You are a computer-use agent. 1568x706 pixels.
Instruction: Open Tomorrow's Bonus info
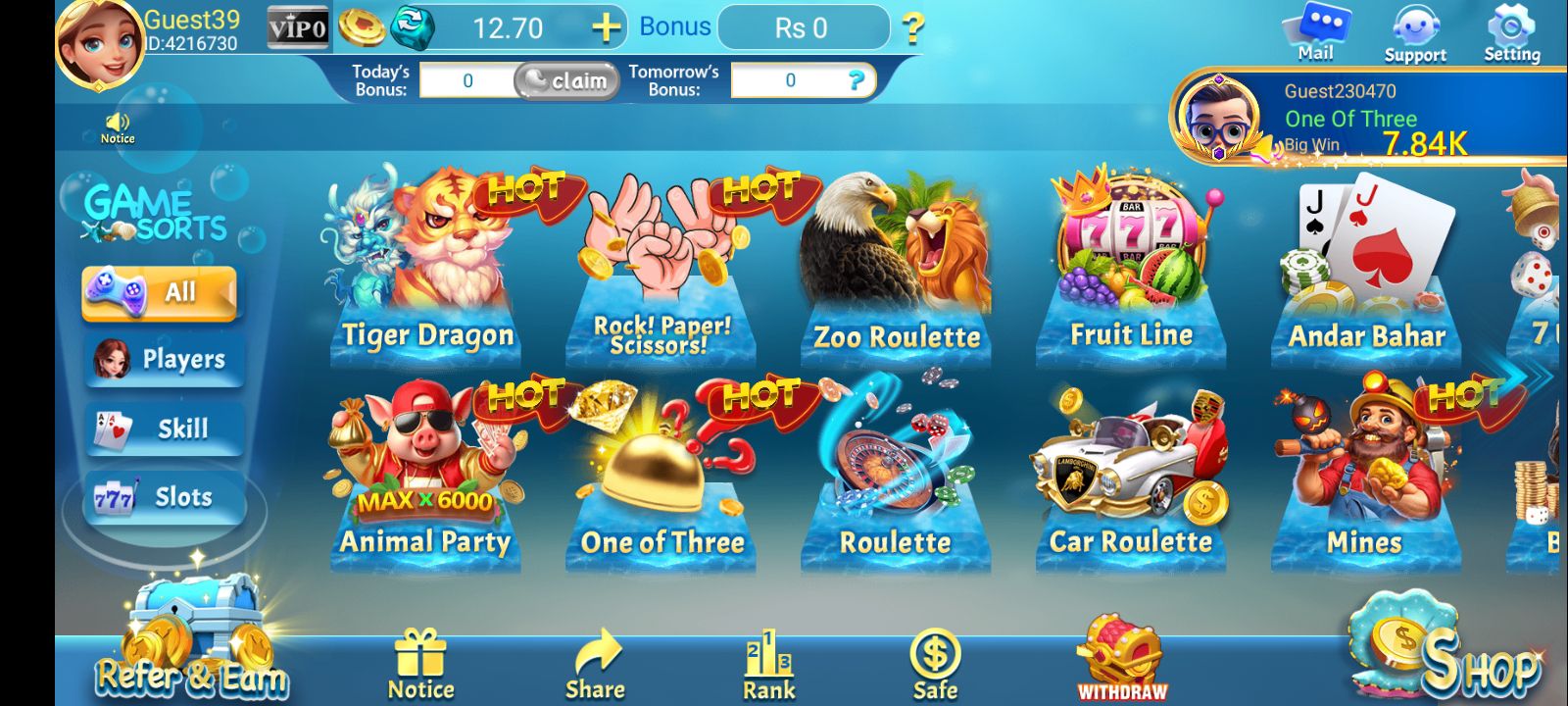(859, 81)
